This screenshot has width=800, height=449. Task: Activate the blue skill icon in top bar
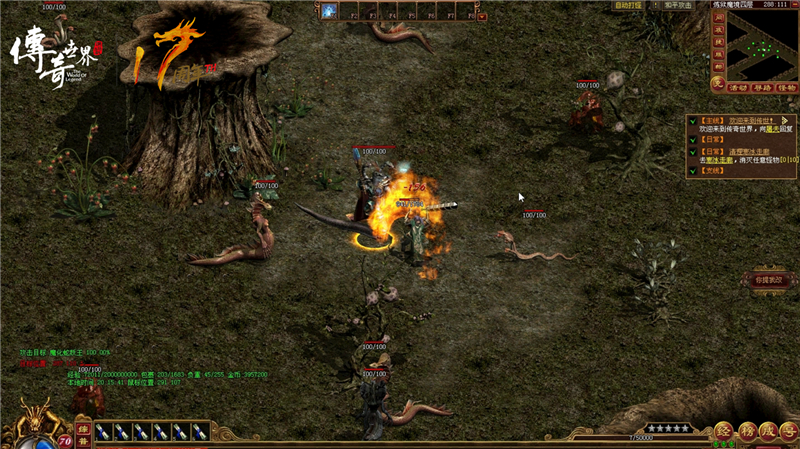click(x=329, y=11)
